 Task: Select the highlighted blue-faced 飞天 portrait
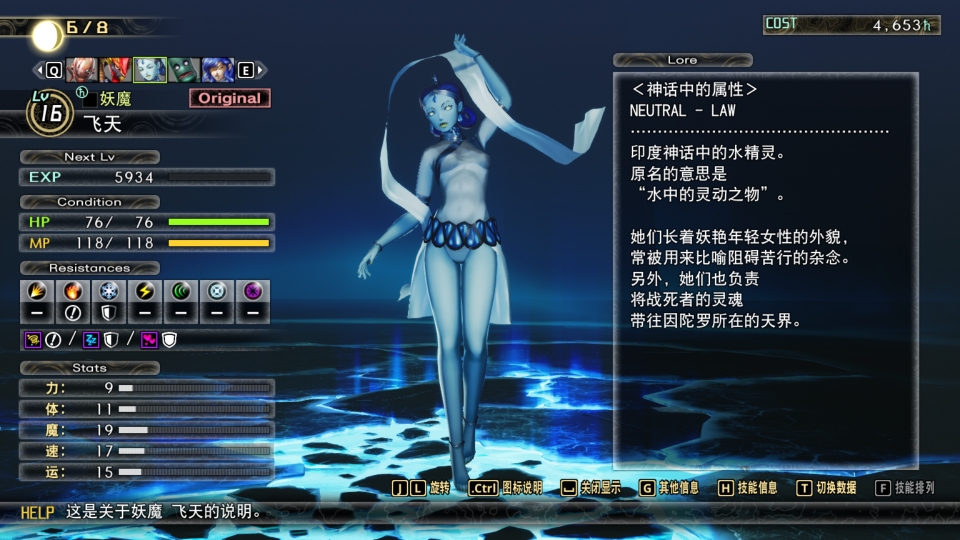150,70
